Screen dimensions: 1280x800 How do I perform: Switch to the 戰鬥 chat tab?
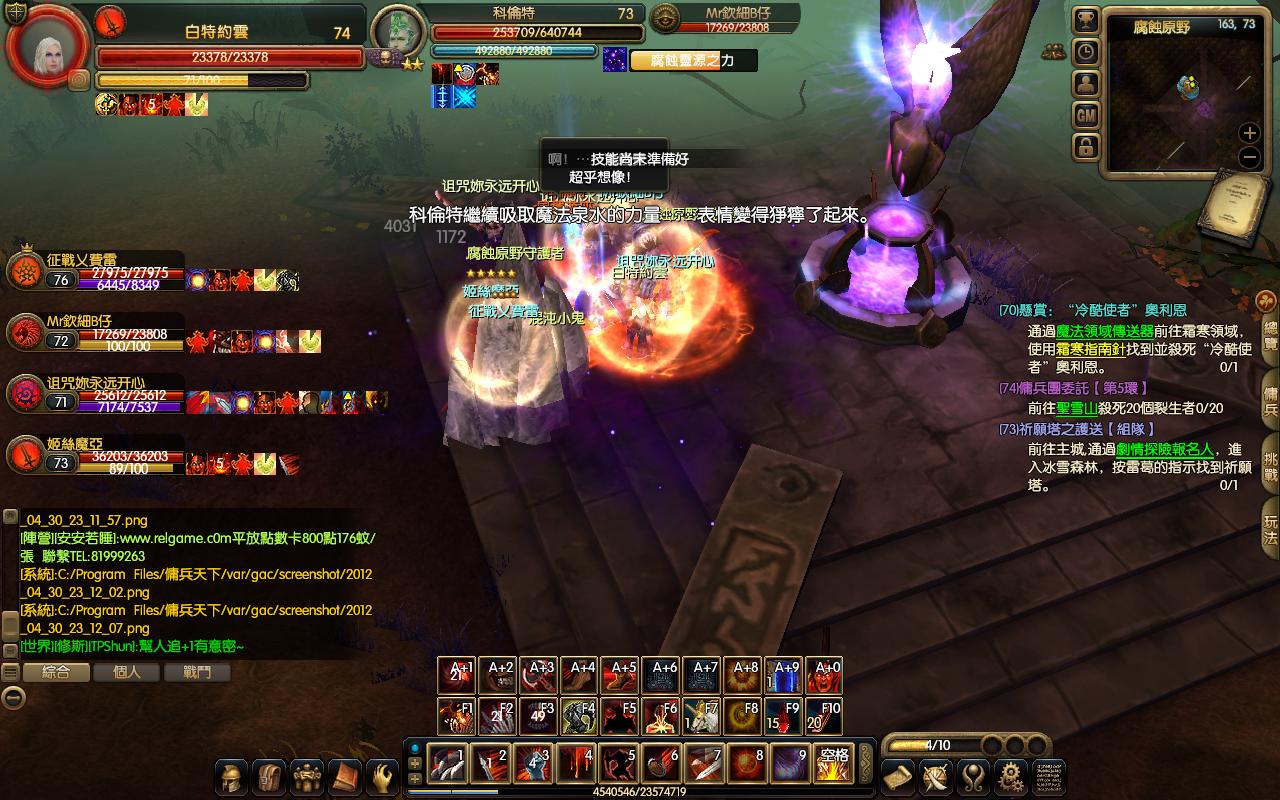(x=198, y=672)
